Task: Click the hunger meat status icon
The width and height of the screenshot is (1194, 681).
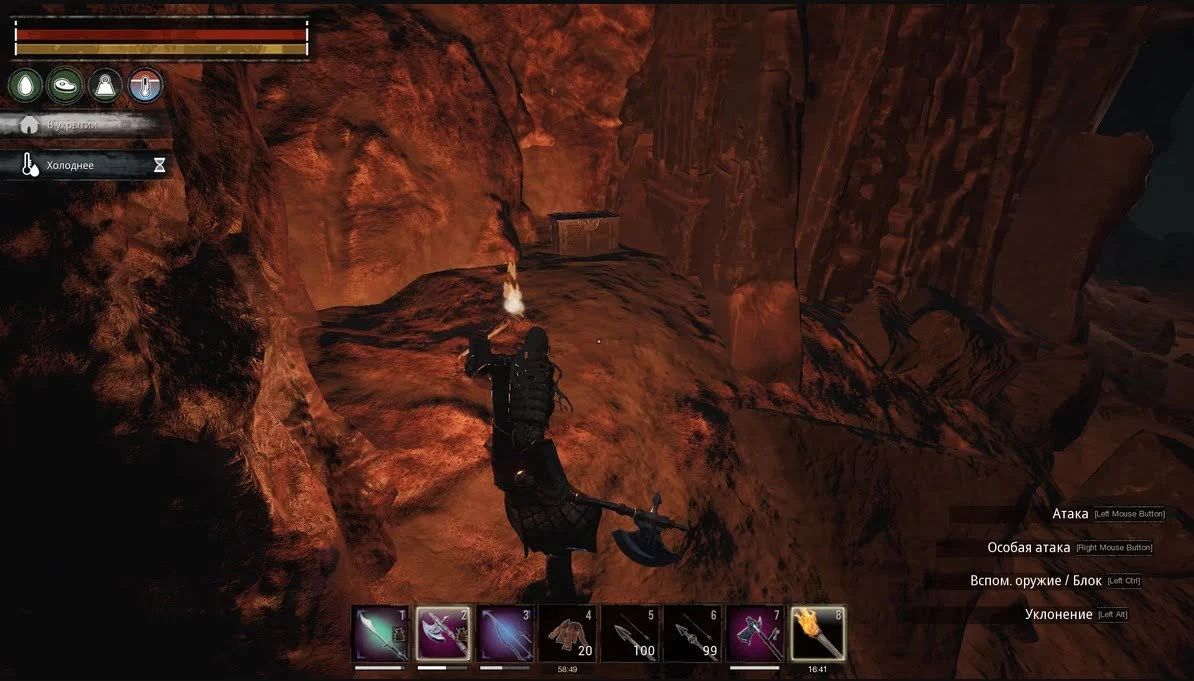Action: click(66, 86)
